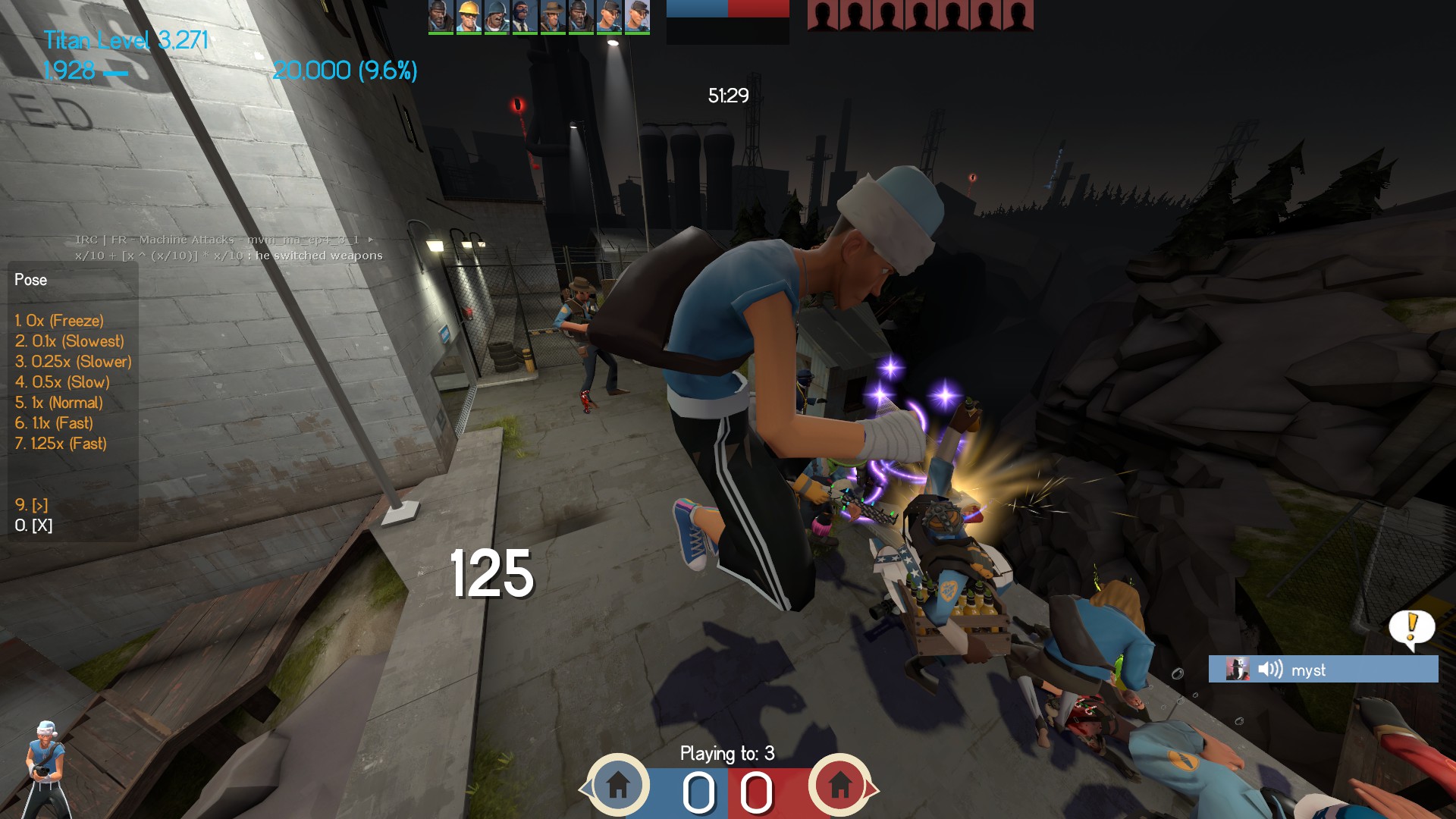Select the blue team home base icon

point(618,784)
